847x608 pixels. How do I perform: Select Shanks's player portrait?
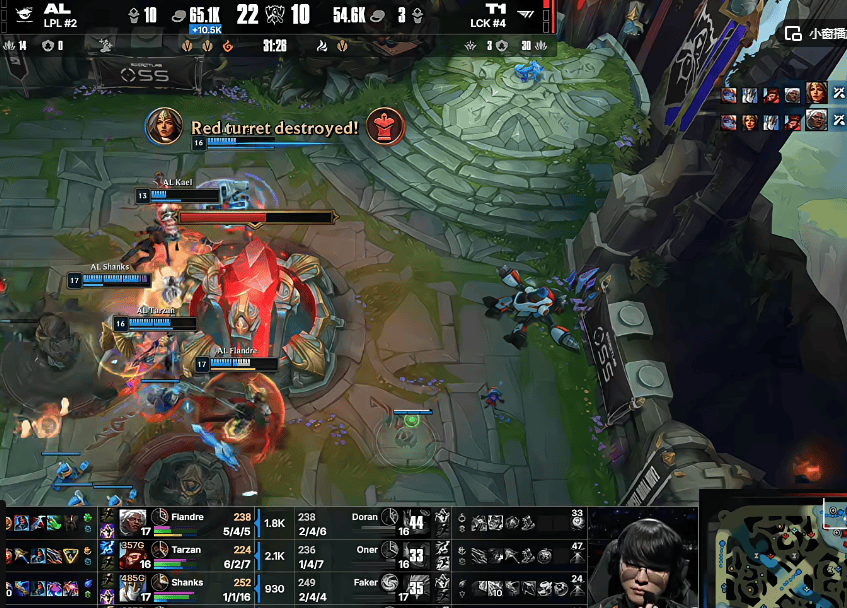[132, 587]
